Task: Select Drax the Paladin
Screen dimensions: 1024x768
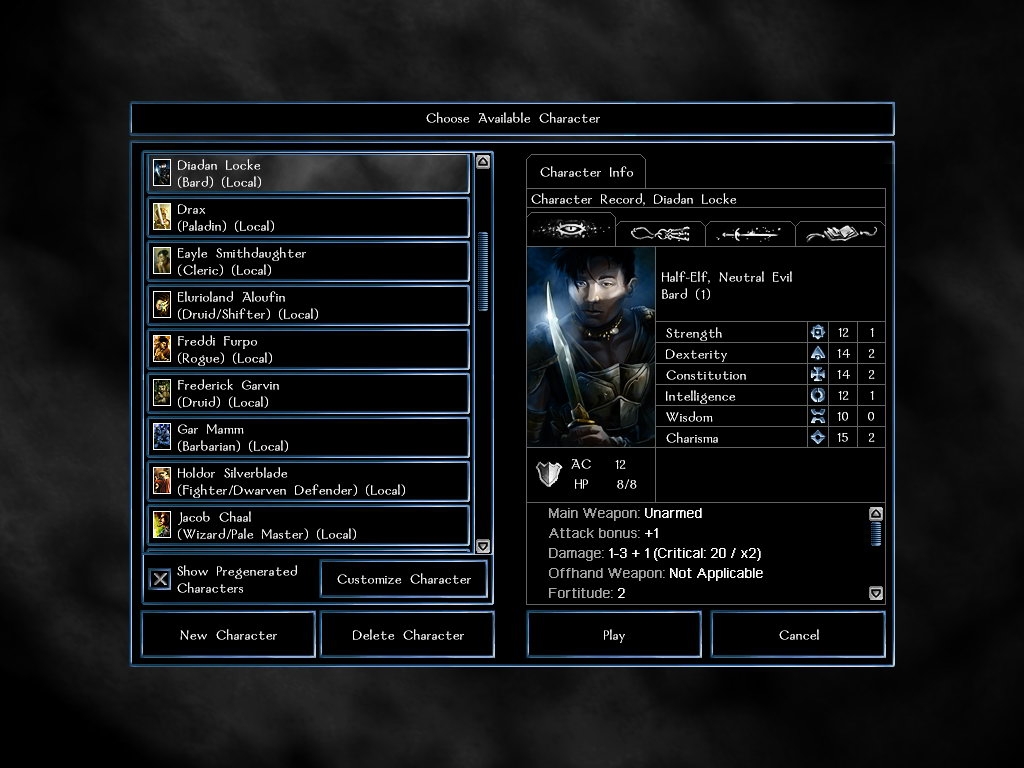Action: pyautogui.click(x=308, y=218)
